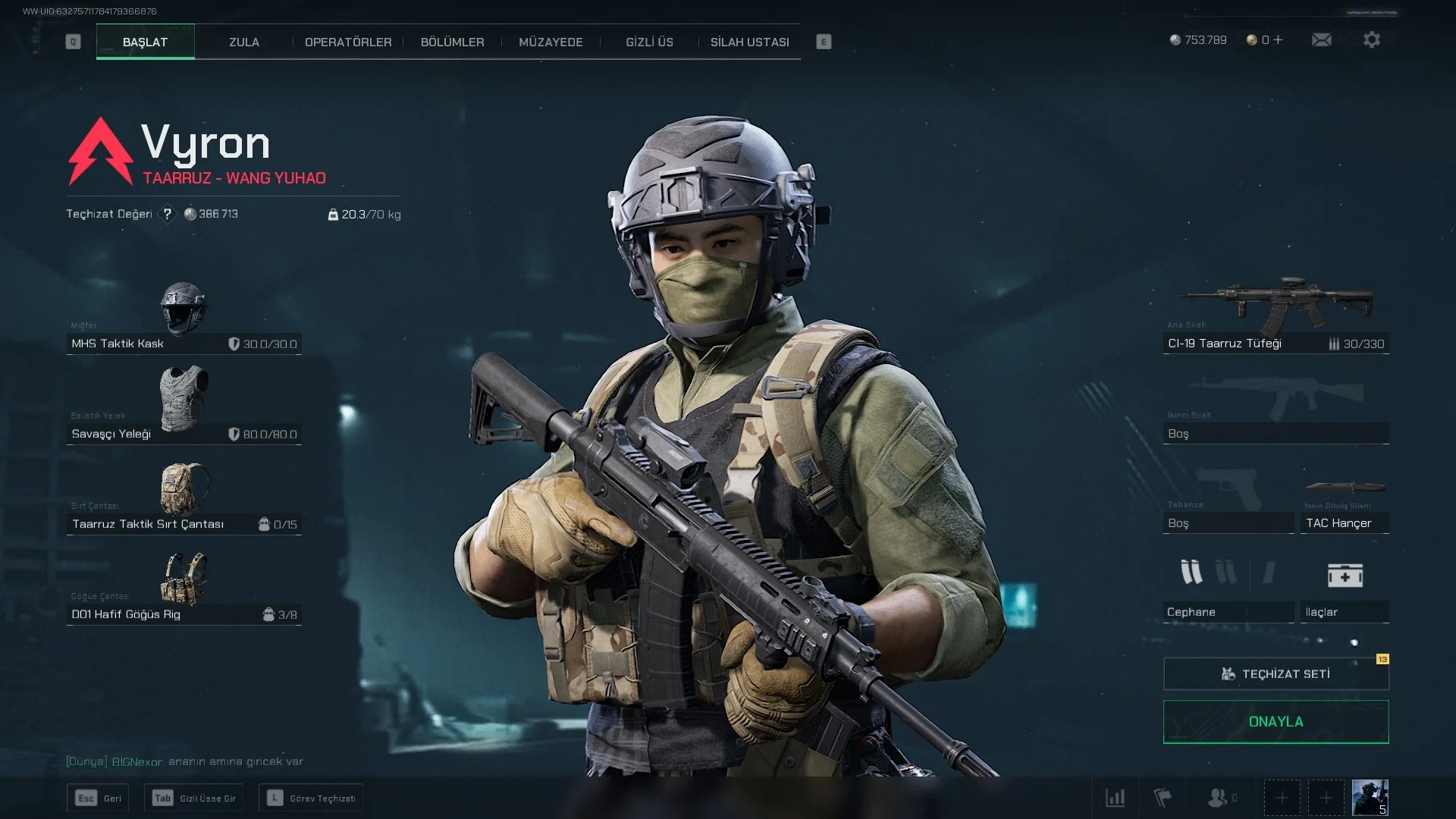Open the OPERATÖRLER tab
The height and width of the screenshot is (819, 1456).
point(348,42)
